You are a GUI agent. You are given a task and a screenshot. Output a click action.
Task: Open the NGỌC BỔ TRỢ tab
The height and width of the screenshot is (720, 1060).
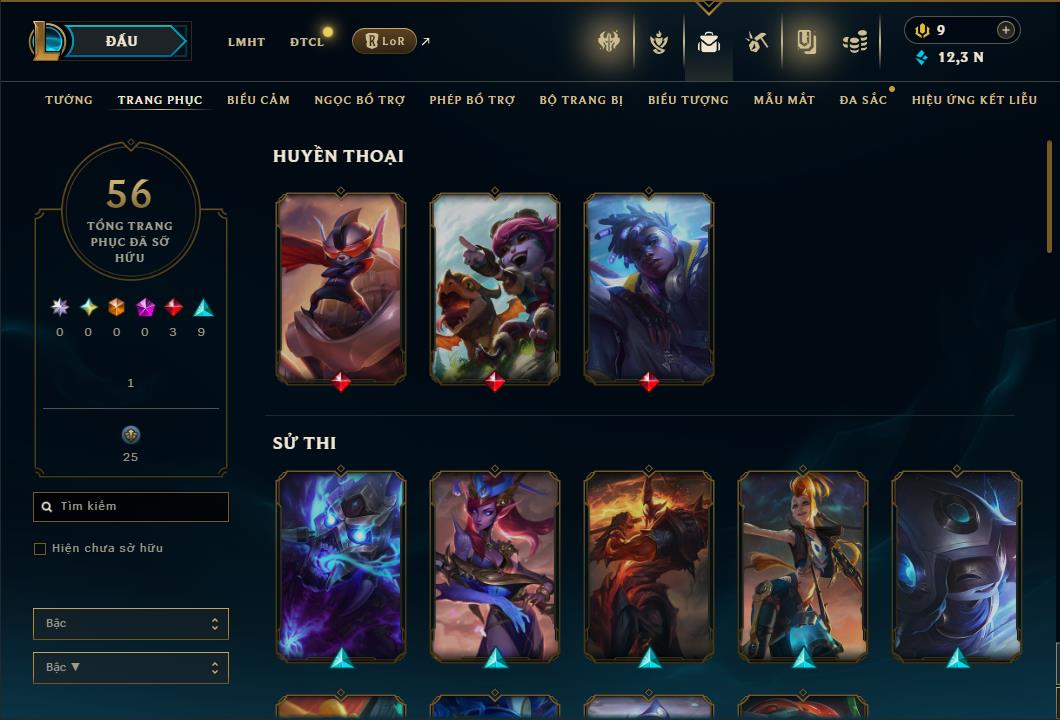click(359, 100)
